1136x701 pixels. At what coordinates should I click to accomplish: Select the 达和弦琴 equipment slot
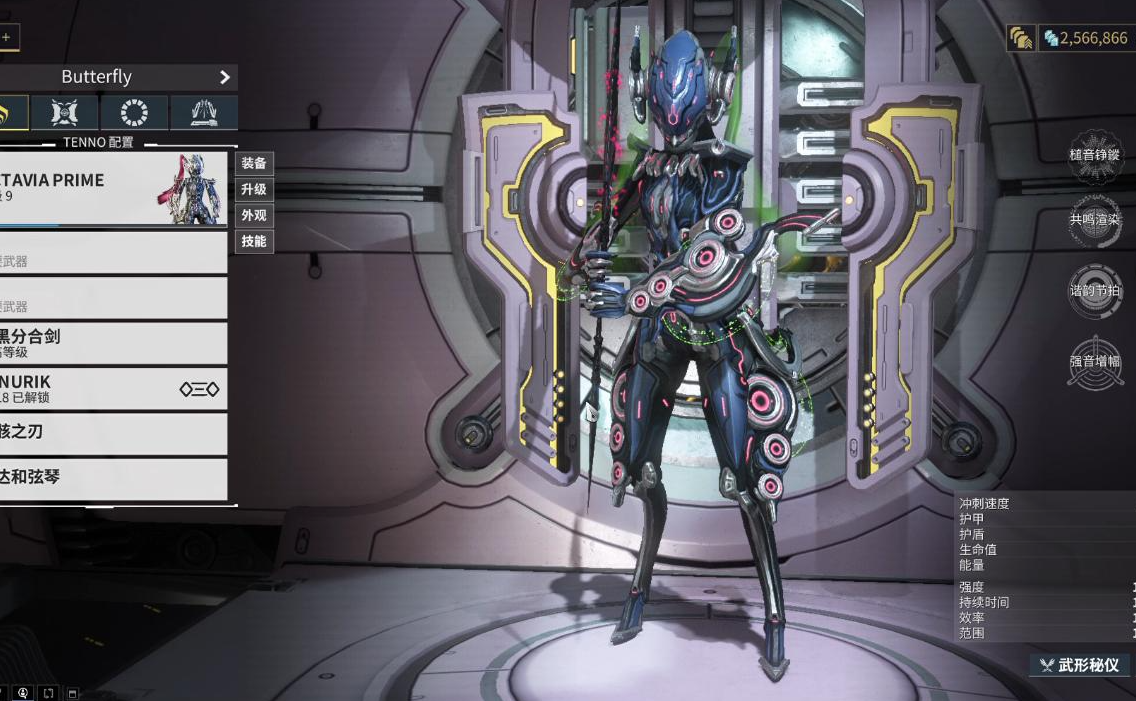pos(113,478)
